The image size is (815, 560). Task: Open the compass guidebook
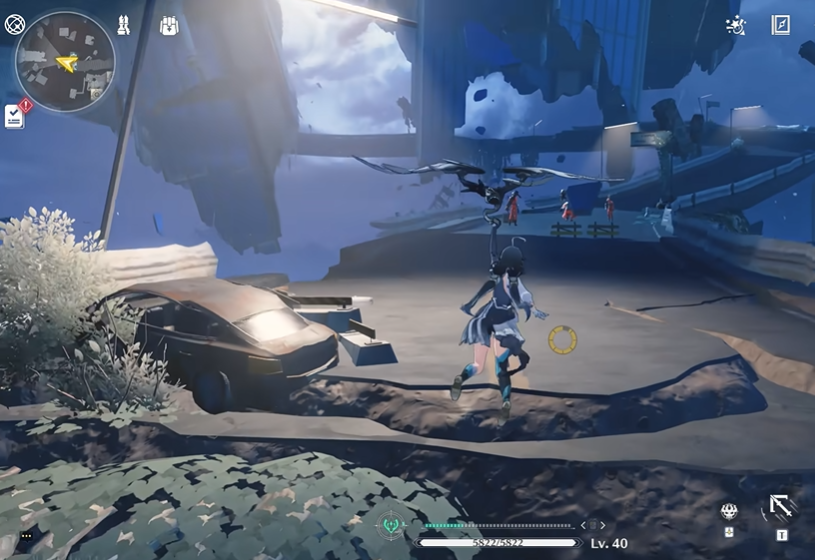point(780,26)
